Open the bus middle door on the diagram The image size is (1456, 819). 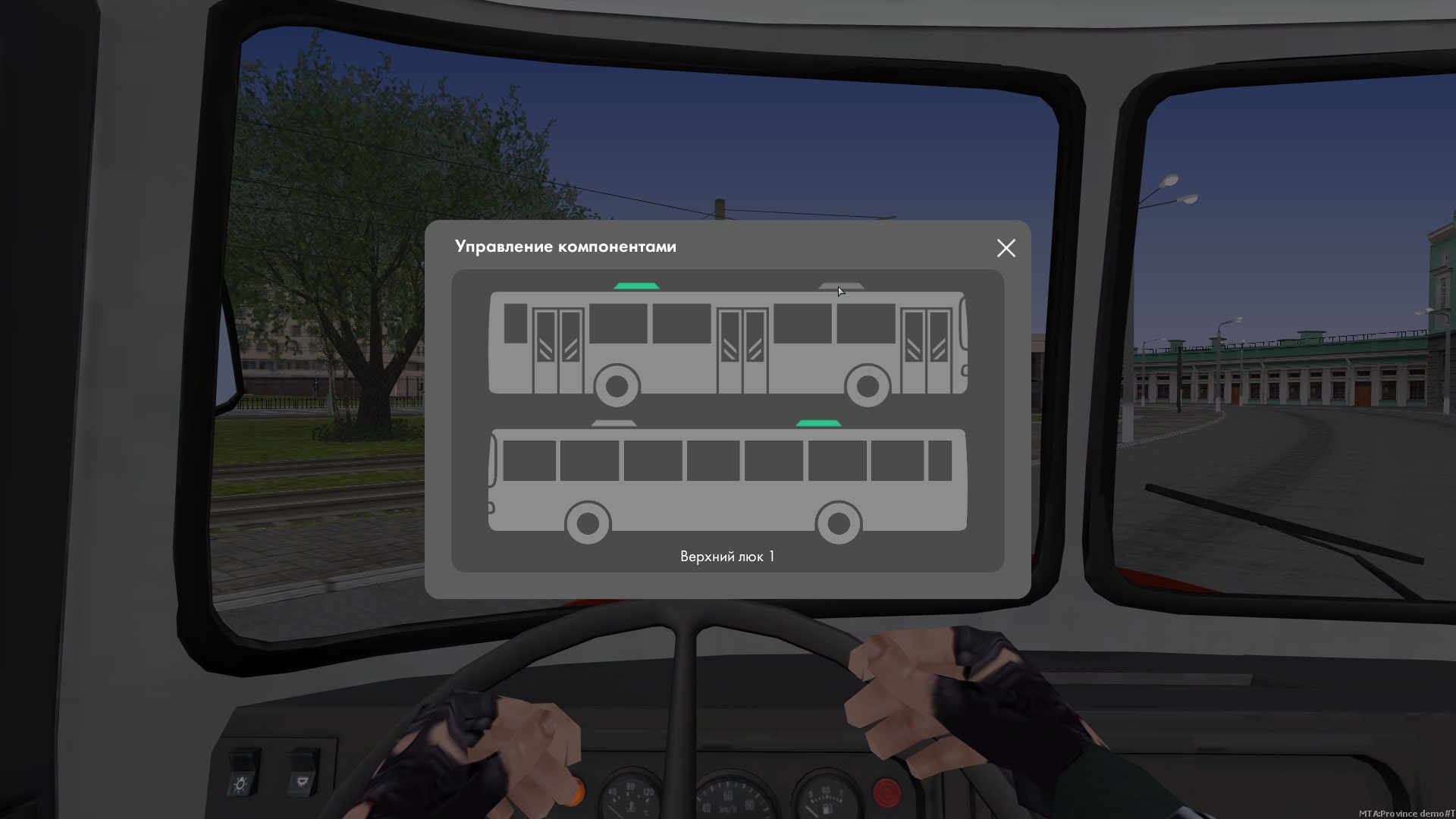(x=742, y=350)
